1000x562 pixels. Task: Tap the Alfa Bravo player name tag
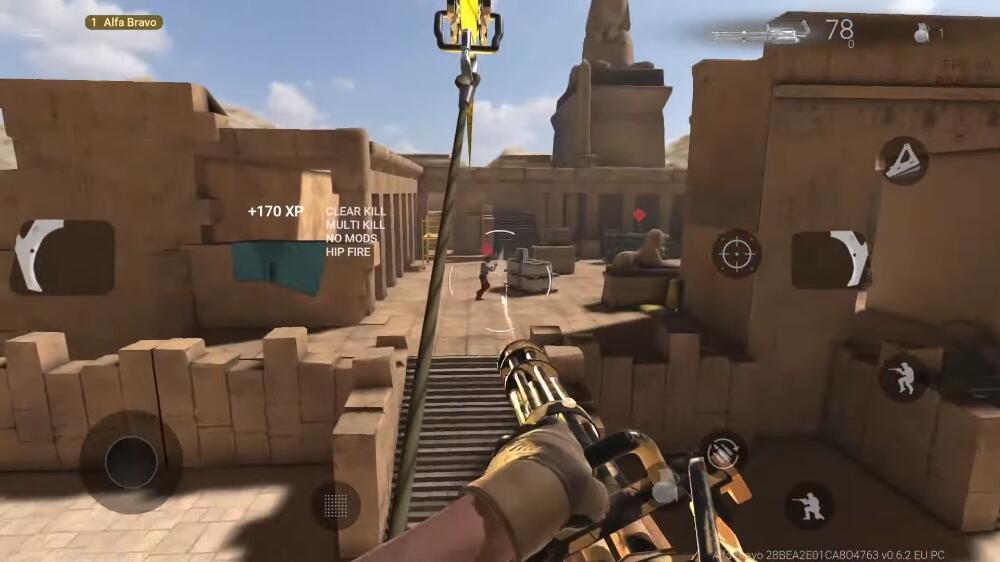pyautogui.click(x=124, y=22)
